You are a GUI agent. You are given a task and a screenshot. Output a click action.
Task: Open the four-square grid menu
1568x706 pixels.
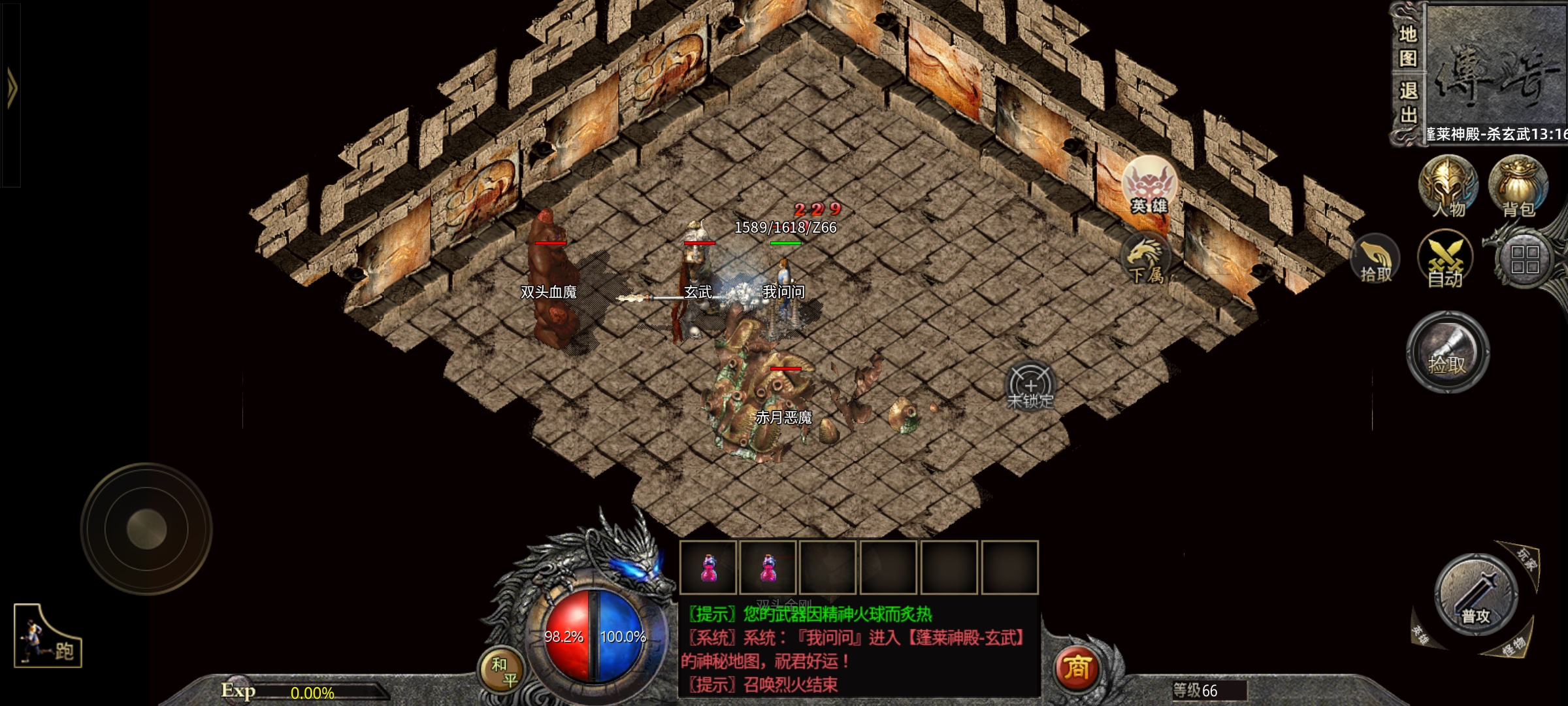[1525, 260]
